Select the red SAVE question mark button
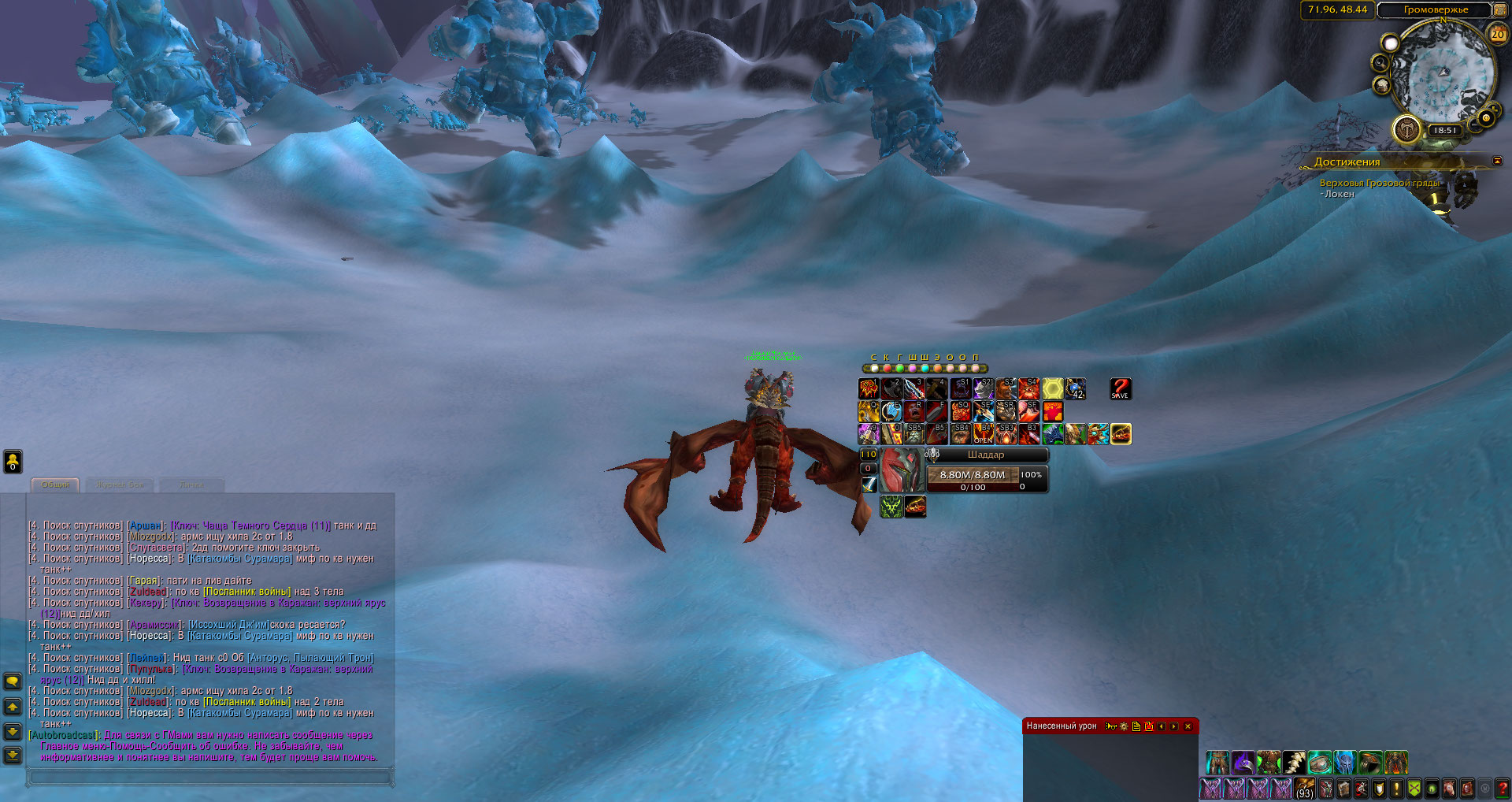The width and height of the screenshot is (1512, 802). [x=1120, y=388]
